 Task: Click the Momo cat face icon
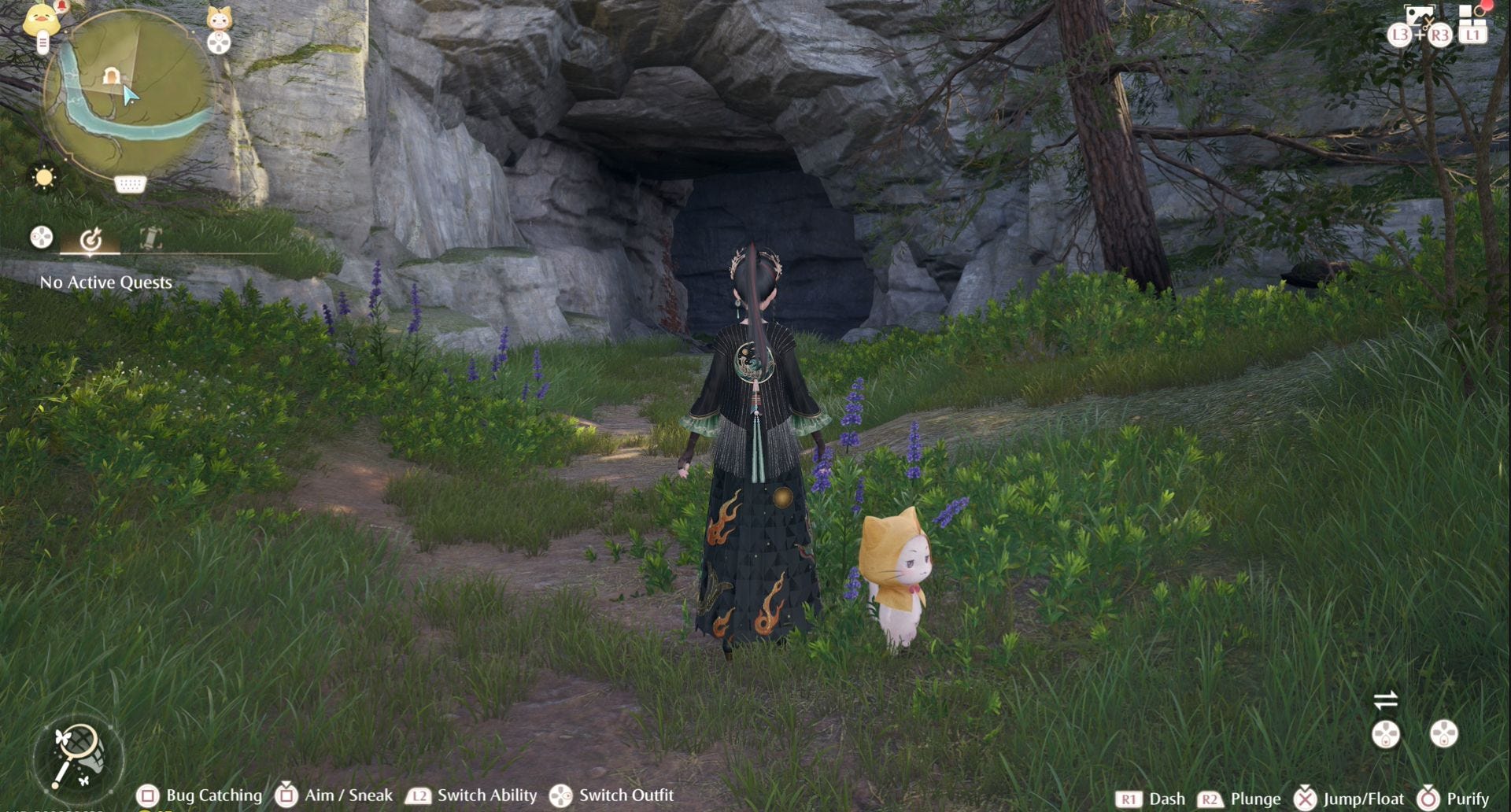(219, 19)
